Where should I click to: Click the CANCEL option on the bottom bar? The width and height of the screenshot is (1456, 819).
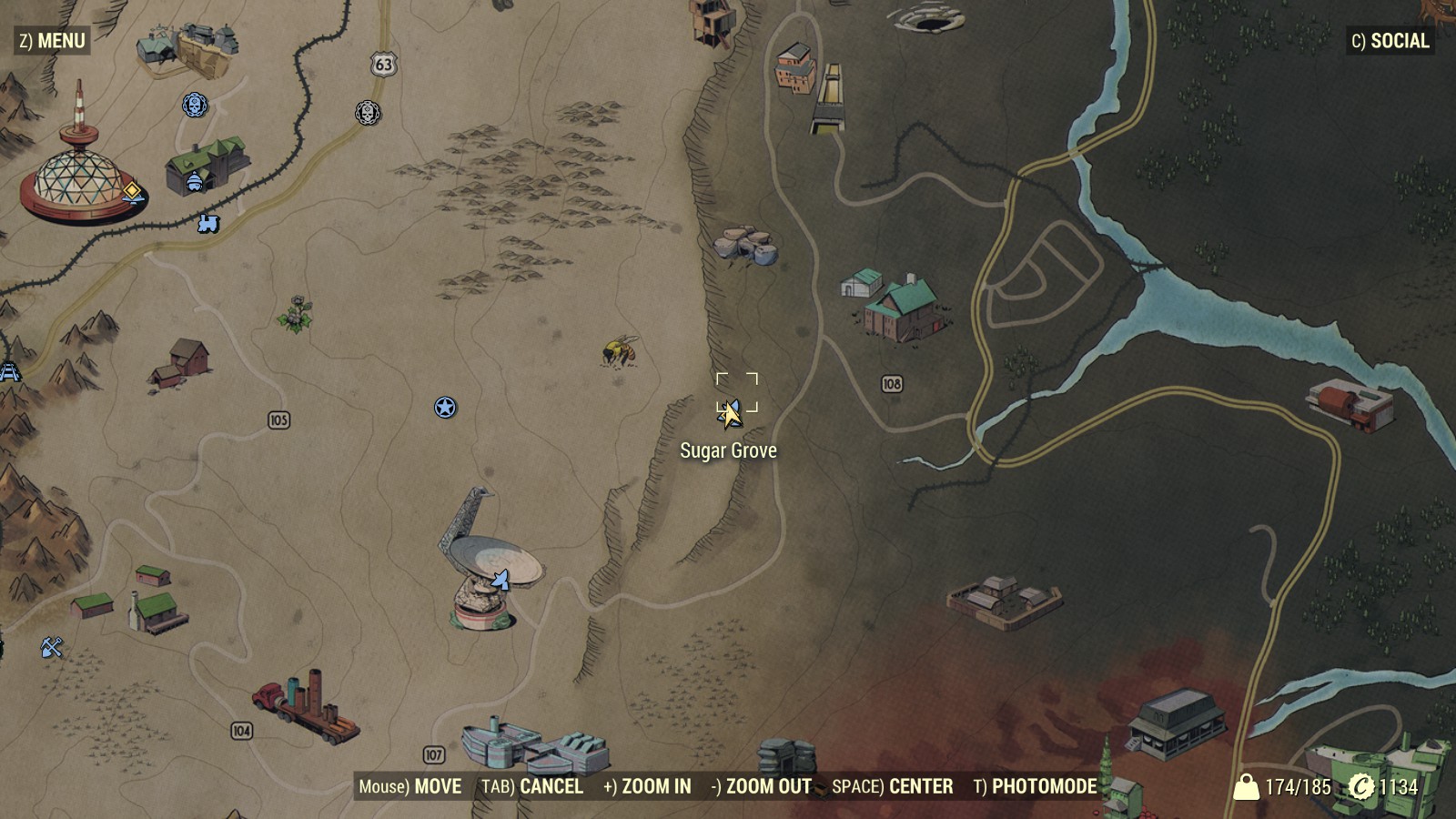click(x=551, y=787)
